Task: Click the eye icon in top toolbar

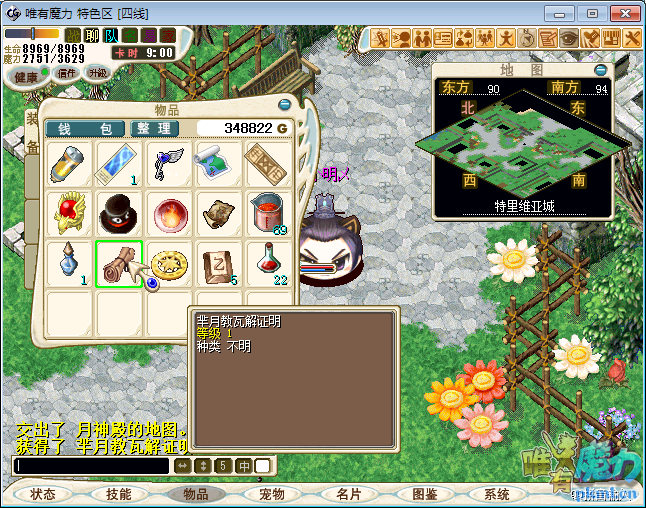Action: click(x=569, y=39)
